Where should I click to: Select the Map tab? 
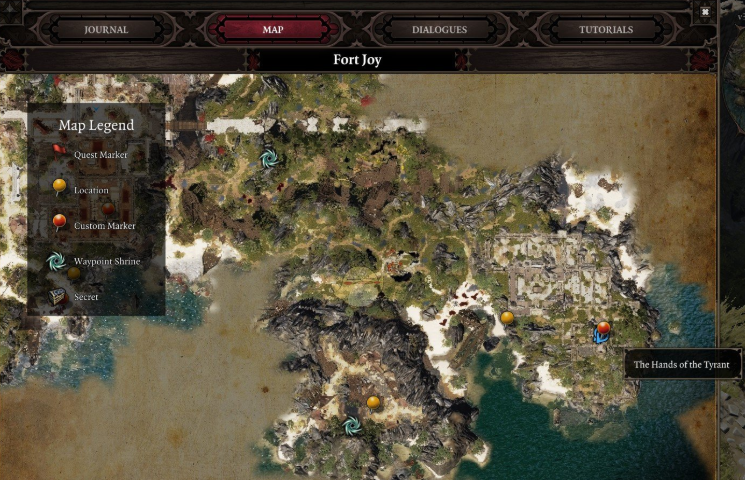(273, 29)
